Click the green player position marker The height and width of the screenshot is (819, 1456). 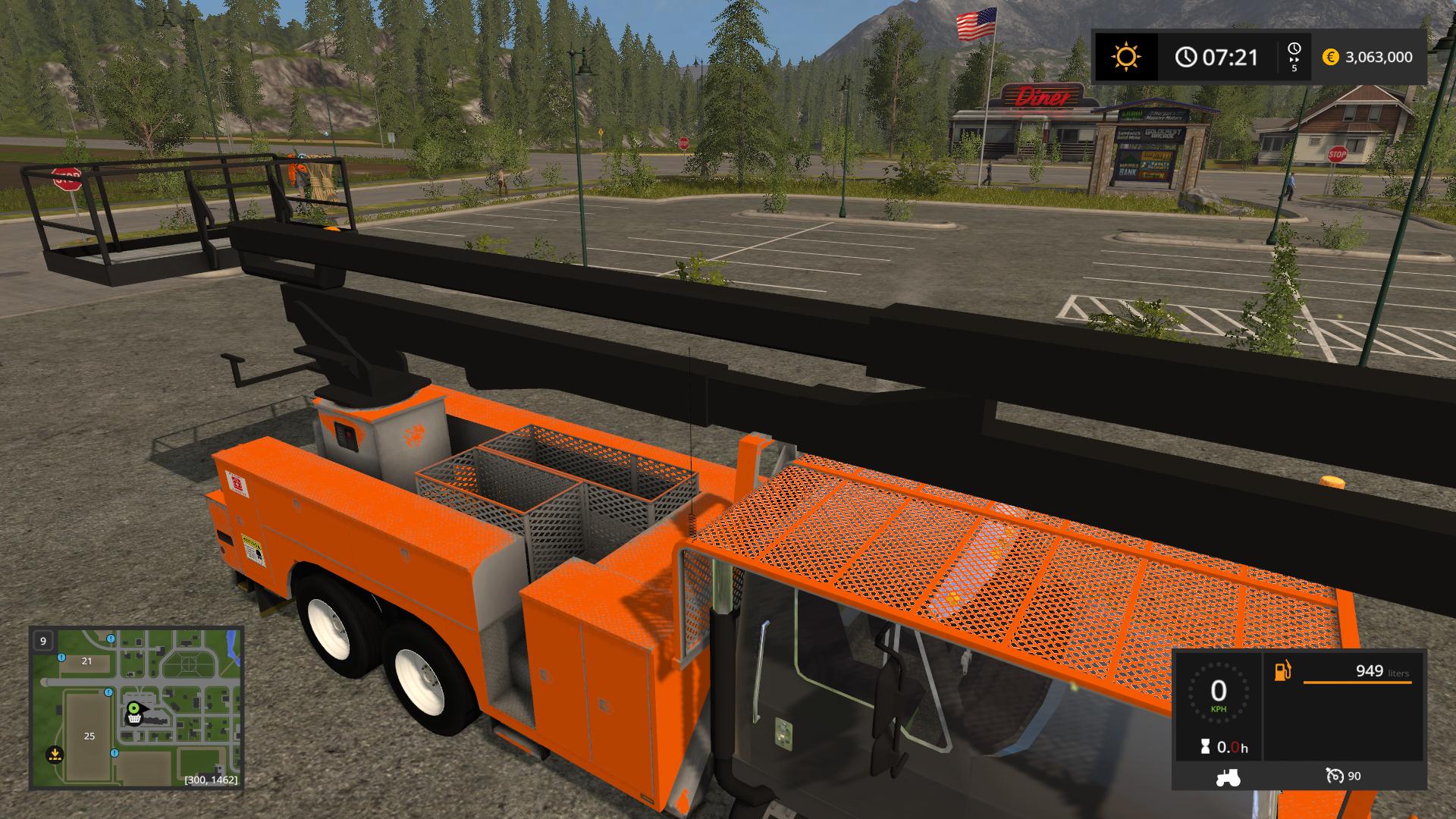click(x=134, y=708)
